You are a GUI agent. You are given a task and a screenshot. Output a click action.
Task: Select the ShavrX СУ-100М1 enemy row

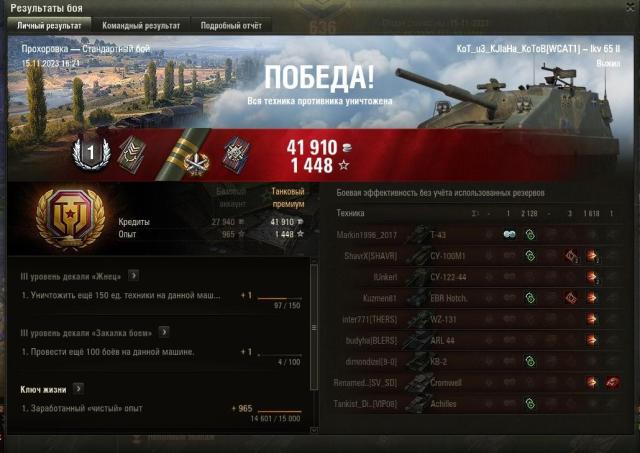[470, 255]
